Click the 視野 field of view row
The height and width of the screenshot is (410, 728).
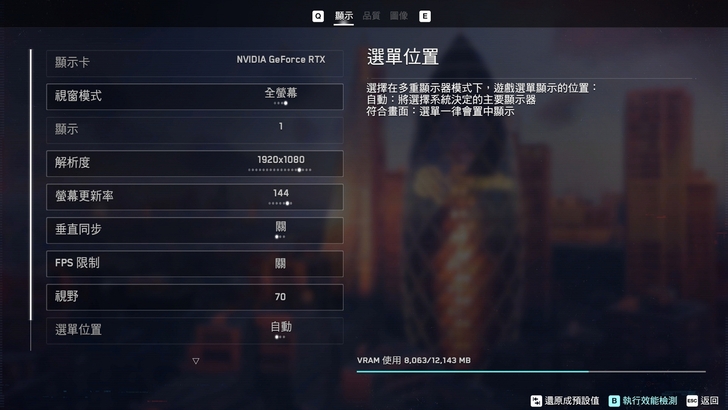coord(195,297)
